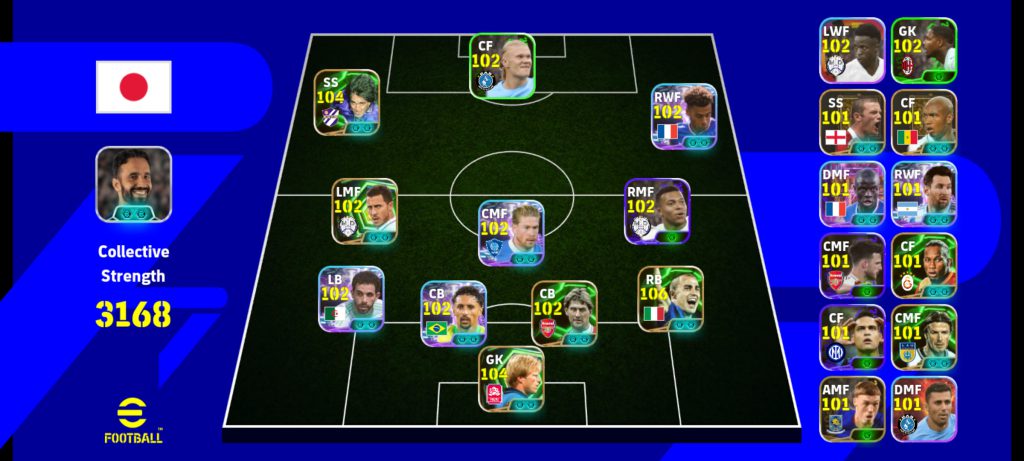Open the manager portrait card

pyautogui.click(x=133, y=184)
